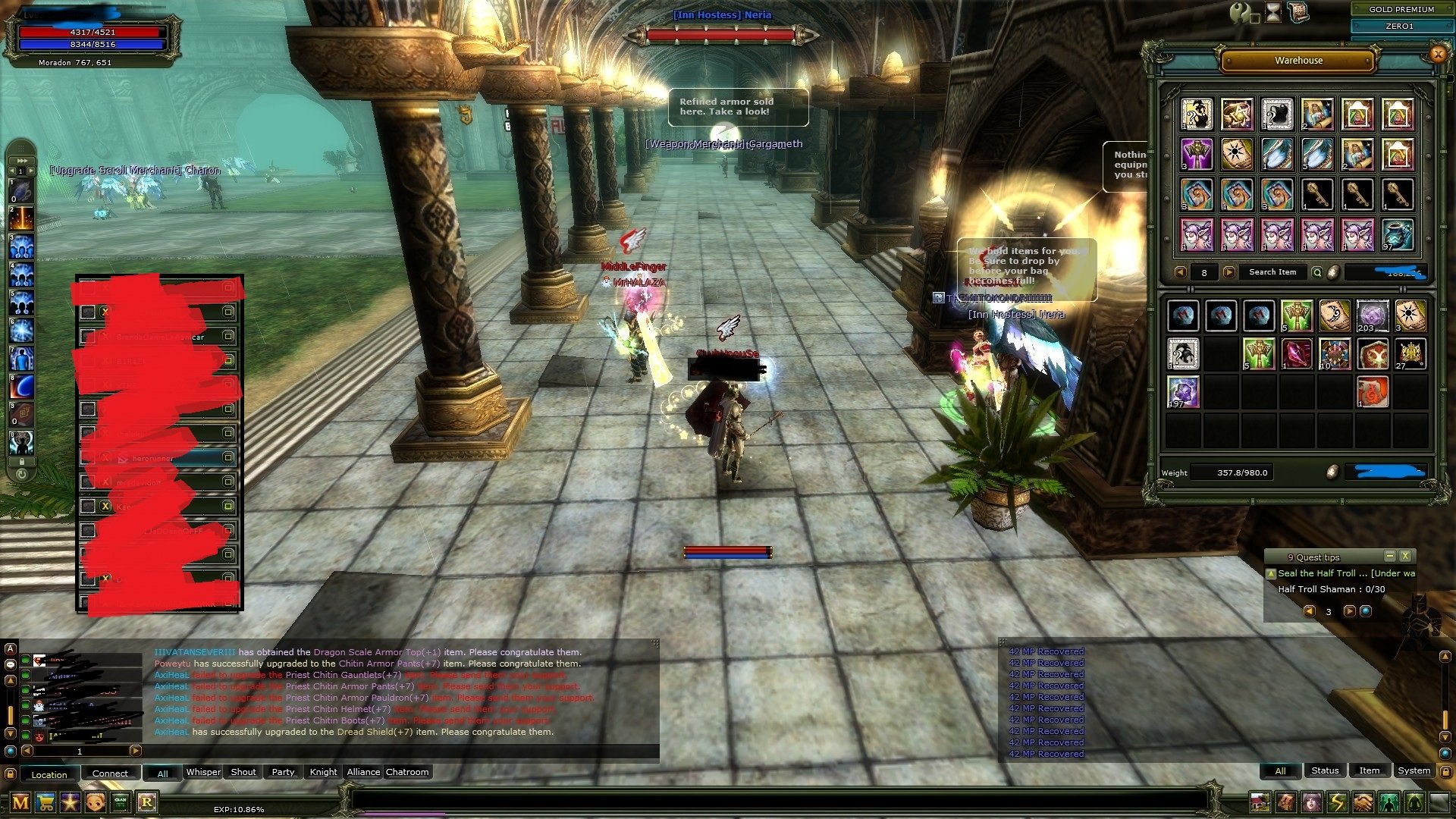This screenshot has height=819, width=1456.
Task: Switch the info log to the Item tab
Action: [x=1369, y=770]
